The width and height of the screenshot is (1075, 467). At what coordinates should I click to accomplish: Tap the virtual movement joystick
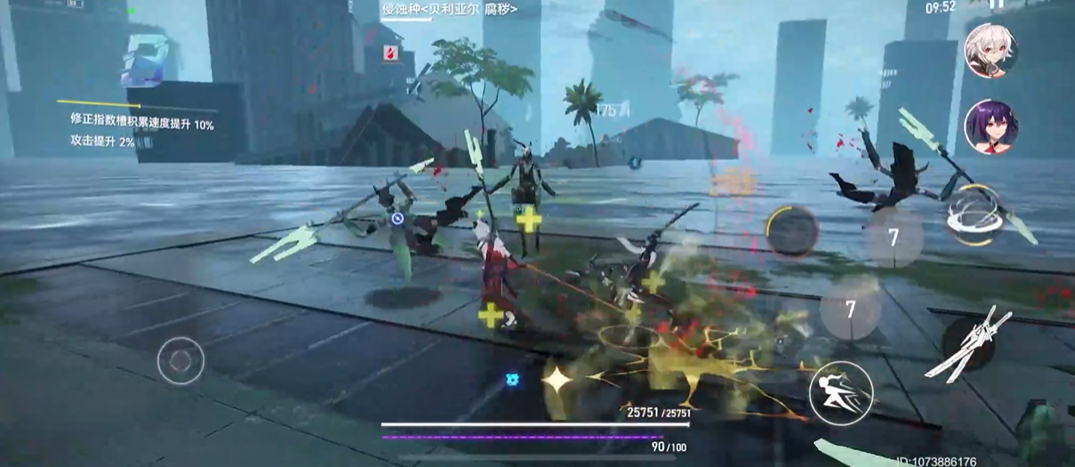[x=180, y=360]
